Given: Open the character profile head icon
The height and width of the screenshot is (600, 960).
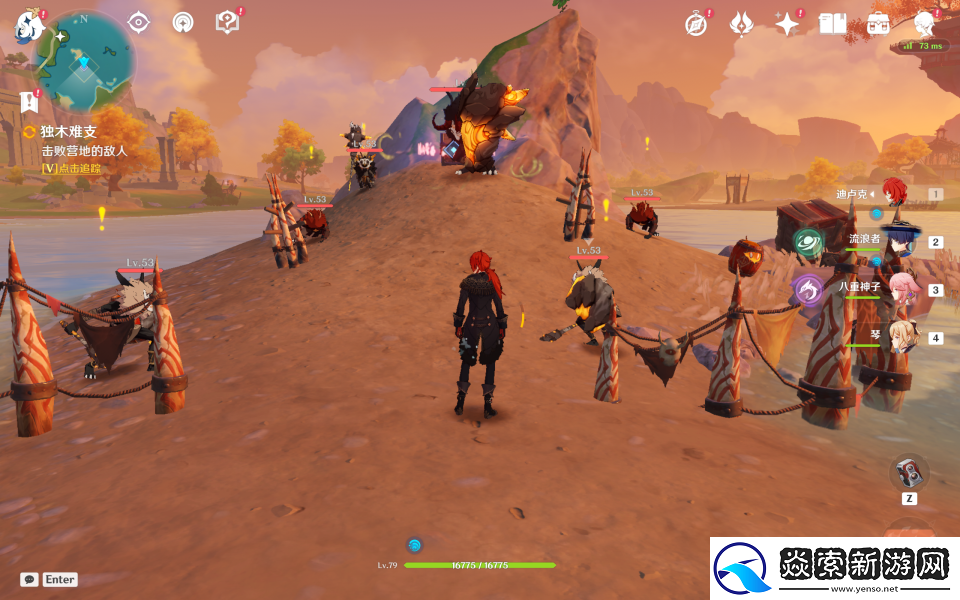Looking at the screenshot, I should point(925,24).
